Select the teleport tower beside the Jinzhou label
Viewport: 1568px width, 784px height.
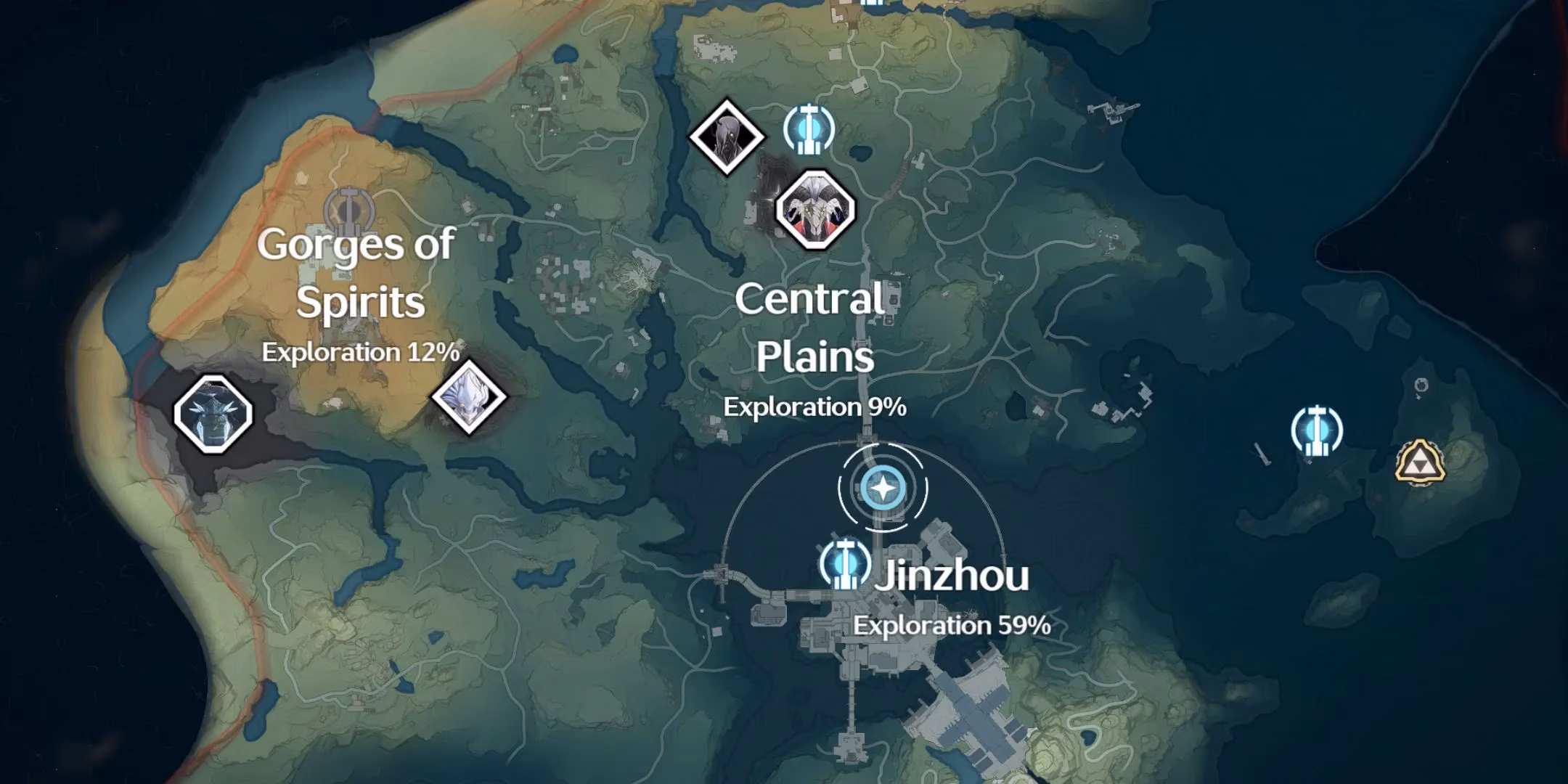point(844,564)
